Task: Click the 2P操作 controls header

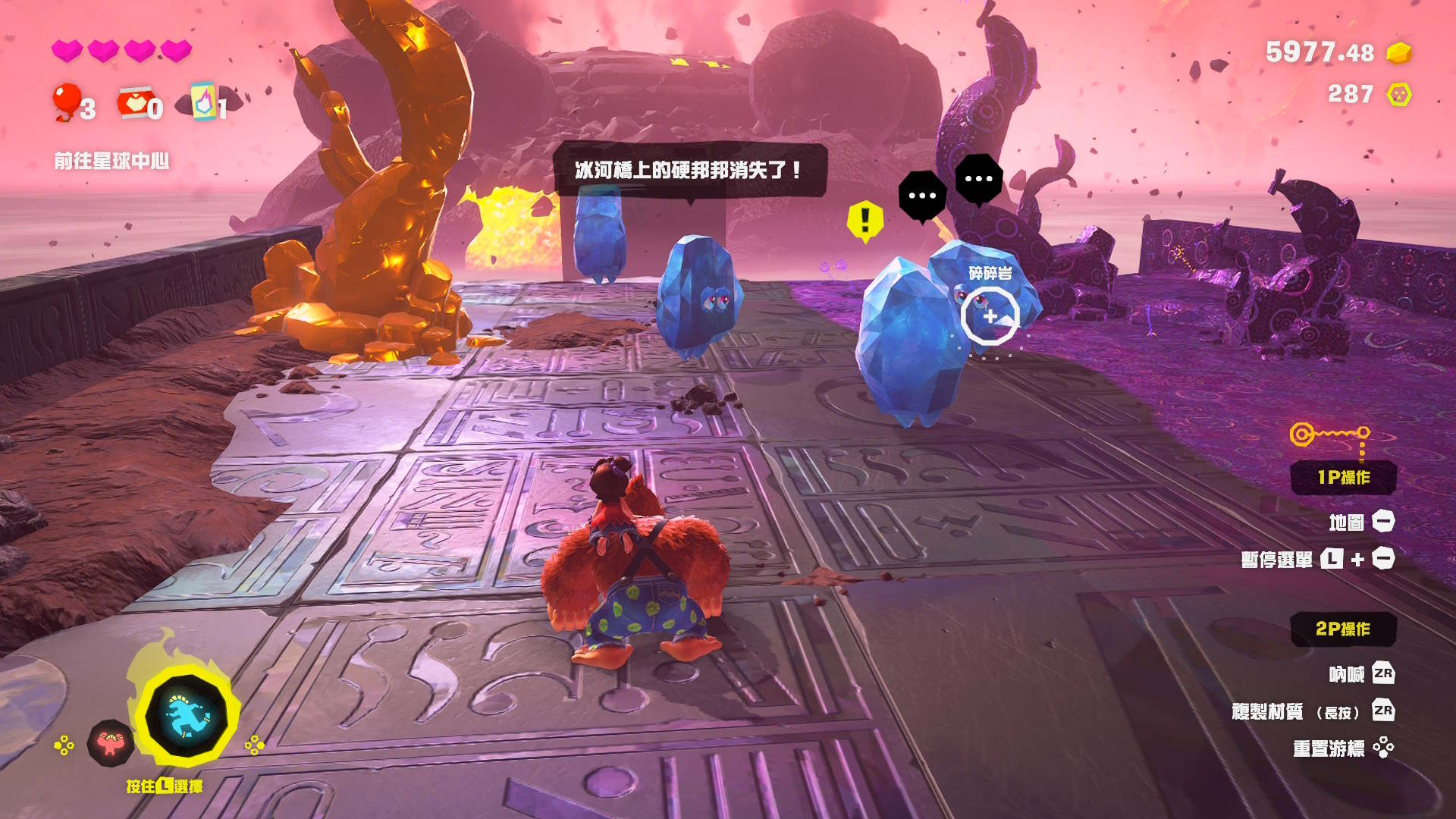Action: [x=1343, y=629]
